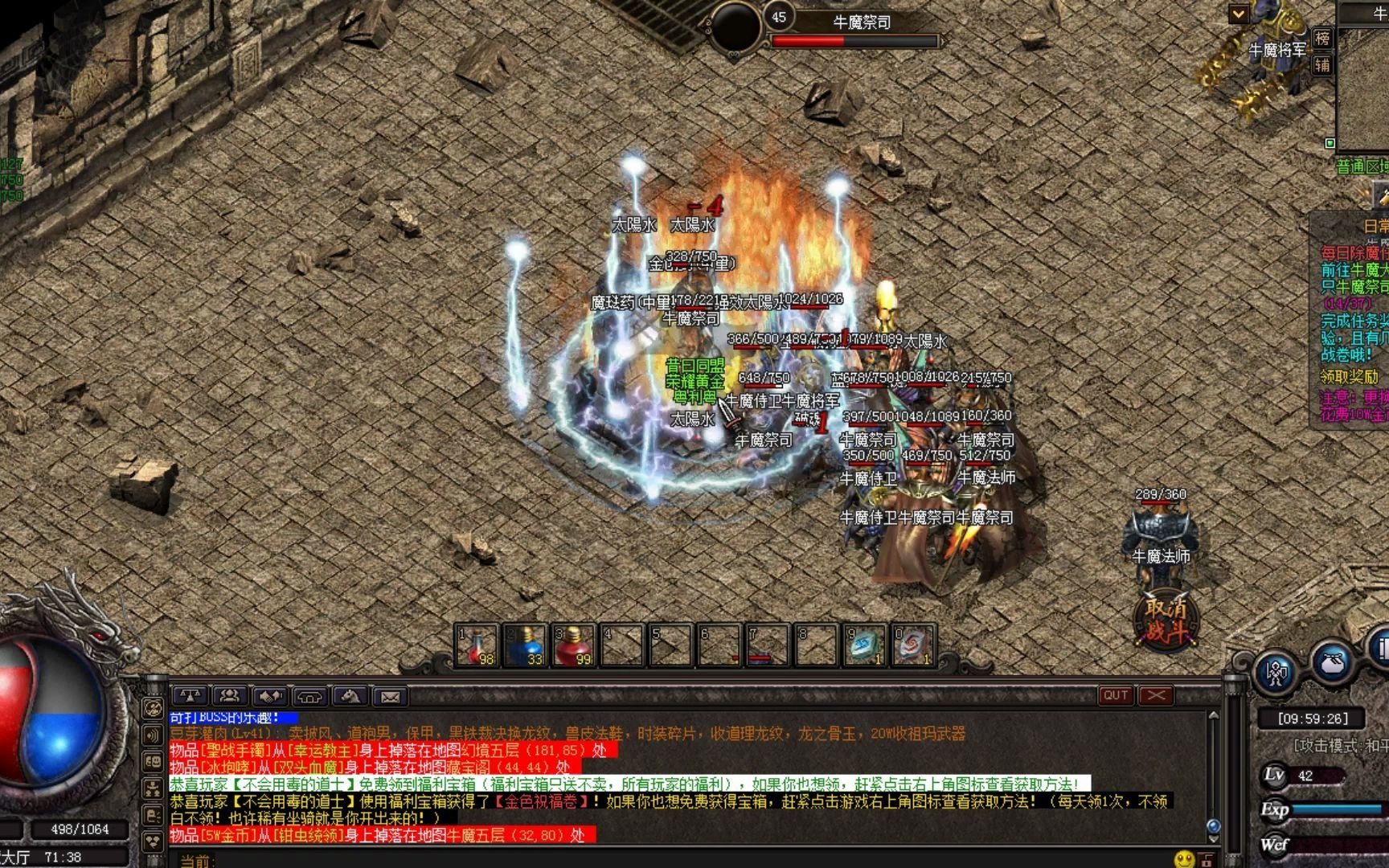Open the trade scales icon
The width and height of the screenshot is (1389, 868).
tap(190, 696)
